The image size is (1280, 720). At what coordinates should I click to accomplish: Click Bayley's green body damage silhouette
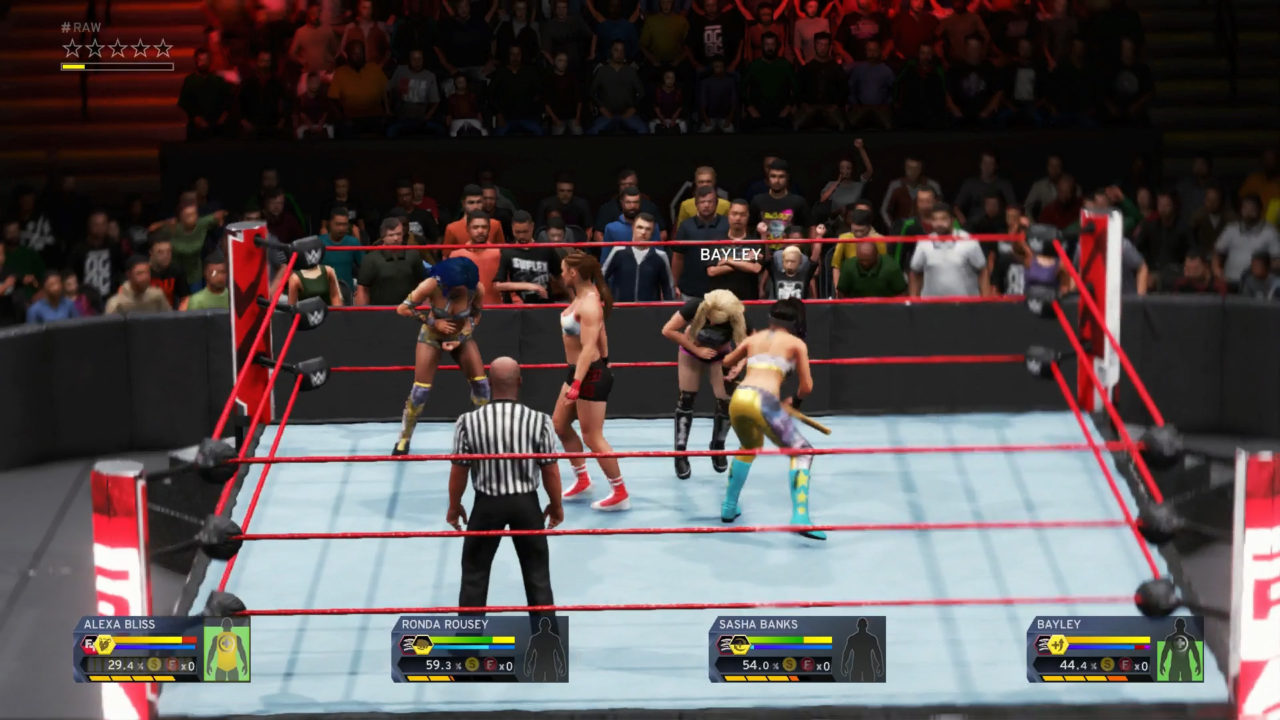[1180, 651]
